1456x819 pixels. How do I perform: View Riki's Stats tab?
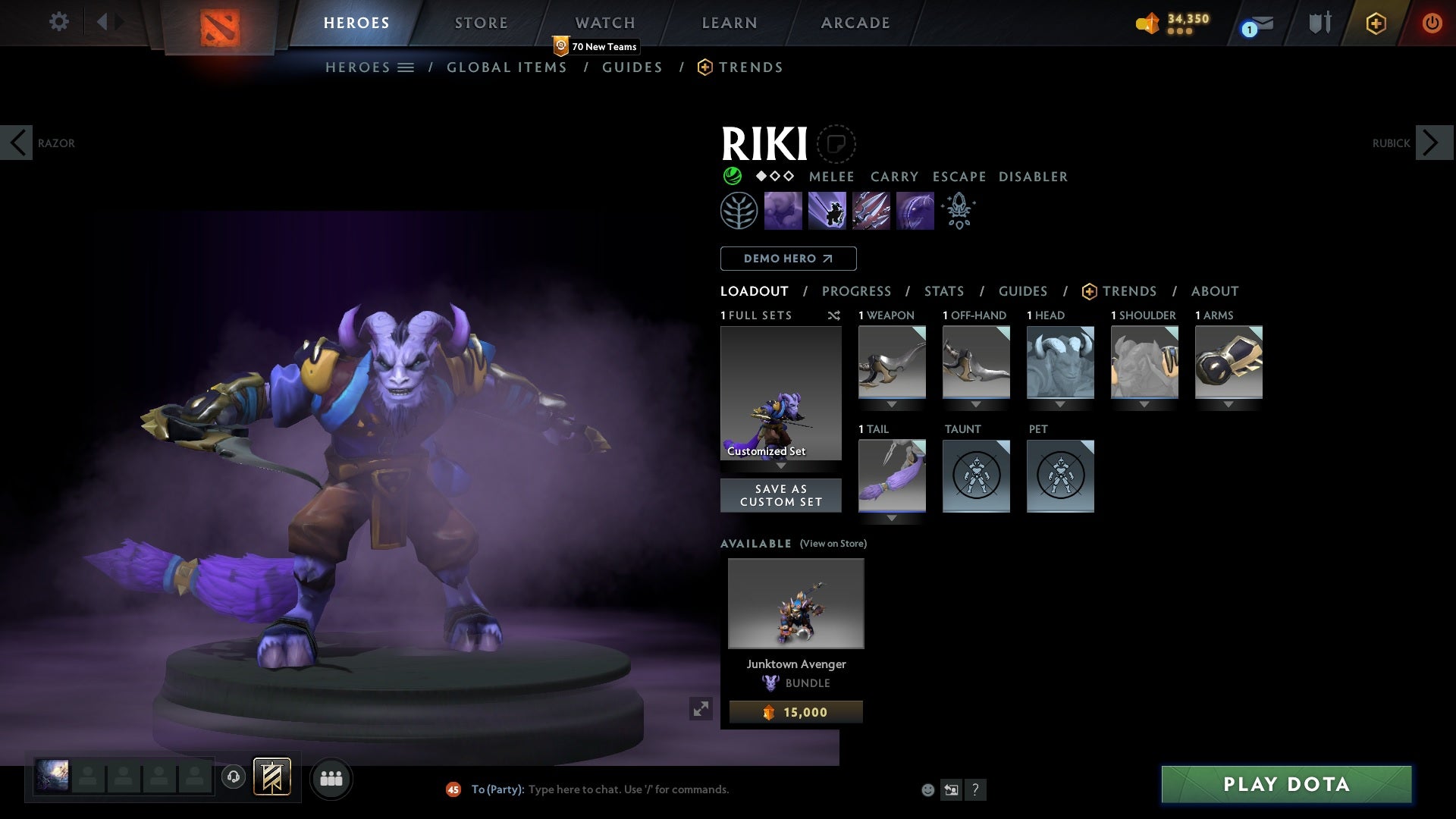click(x=943, y=291)
